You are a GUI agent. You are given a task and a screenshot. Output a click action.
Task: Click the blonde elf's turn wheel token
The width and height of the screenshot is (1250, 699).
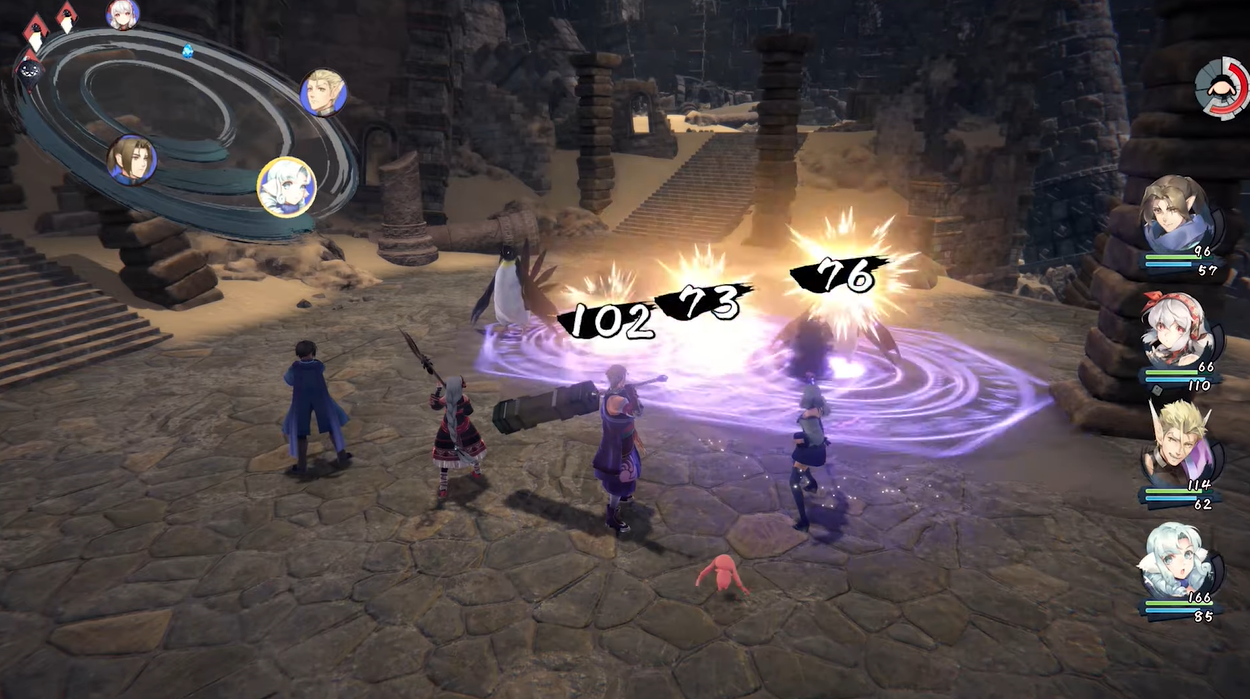[x=323, y=92]
